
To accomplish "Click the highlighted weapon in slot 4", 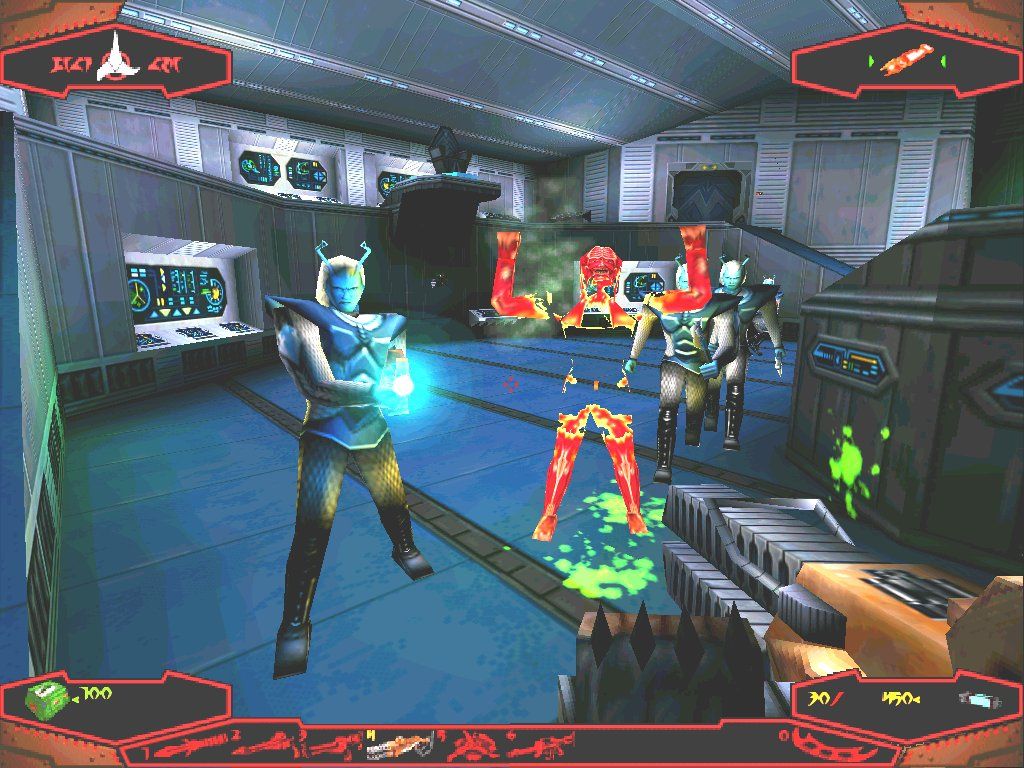I will tap(402, 746).
